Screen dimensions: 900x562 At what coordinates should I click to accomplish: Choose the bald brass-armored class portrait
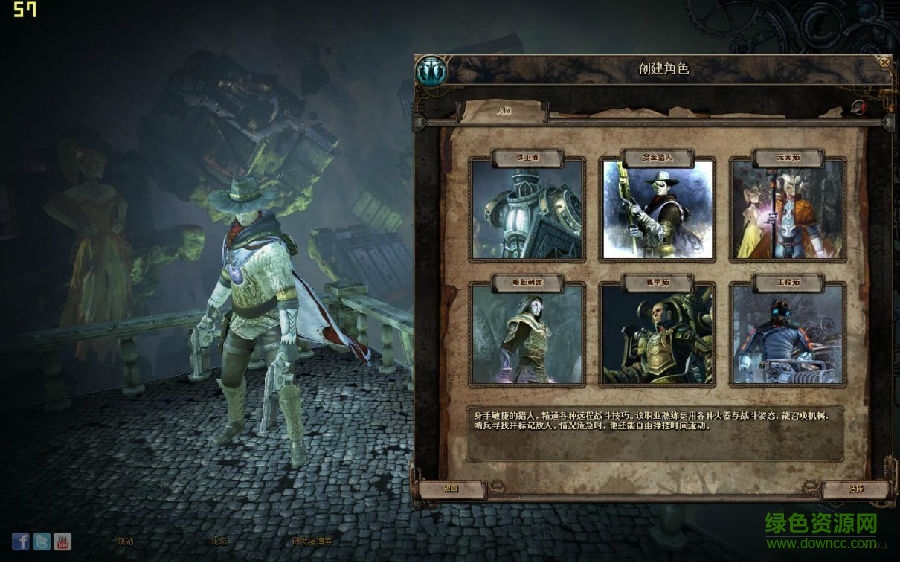[x=657, y=333]
